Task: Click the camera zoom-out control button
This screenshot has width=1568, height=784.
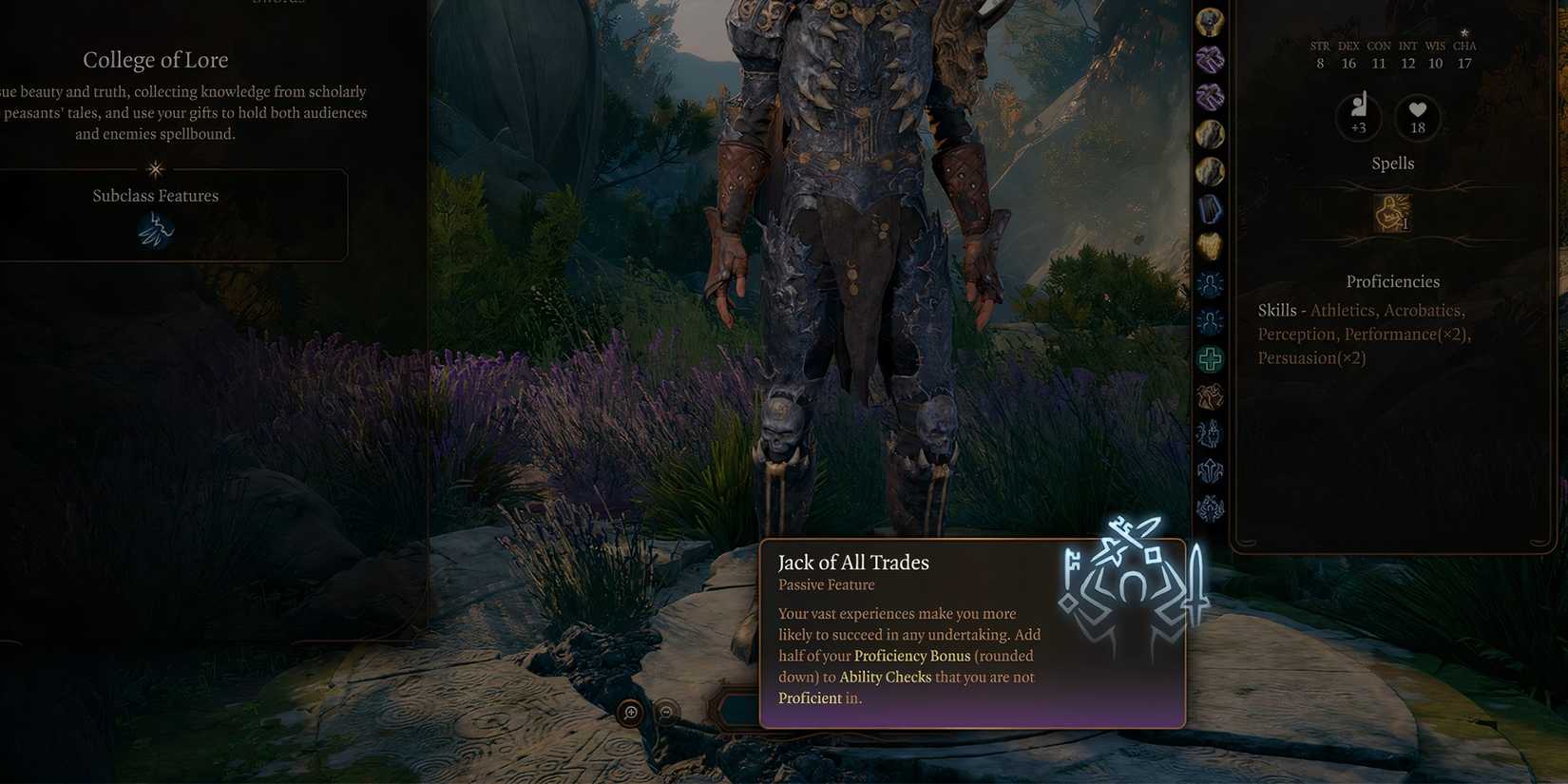Action: pyautogui.click(x=666, y=712)
